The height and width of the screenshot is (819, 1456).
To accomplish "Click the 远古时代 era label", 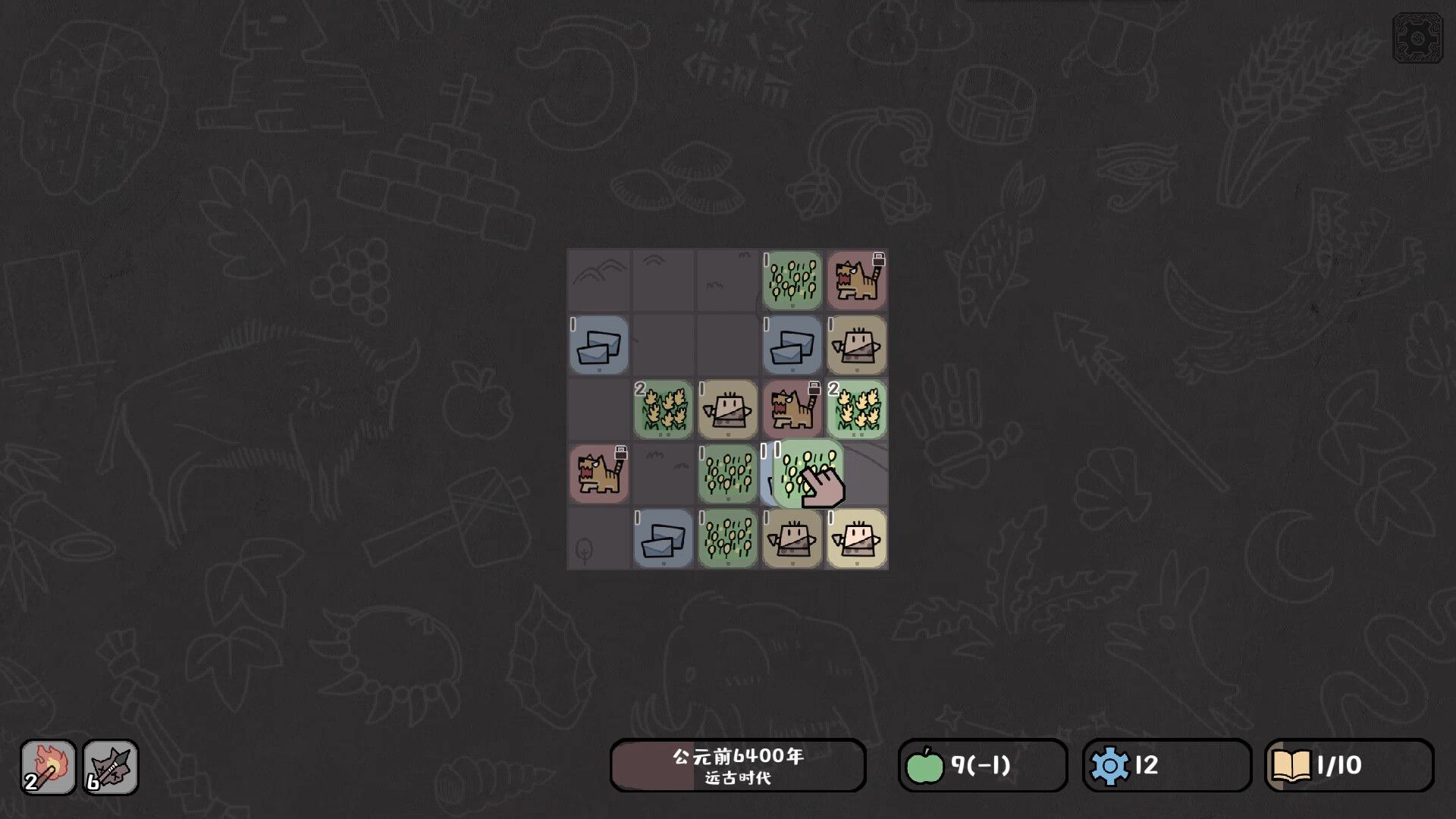I will coord(737,779).
